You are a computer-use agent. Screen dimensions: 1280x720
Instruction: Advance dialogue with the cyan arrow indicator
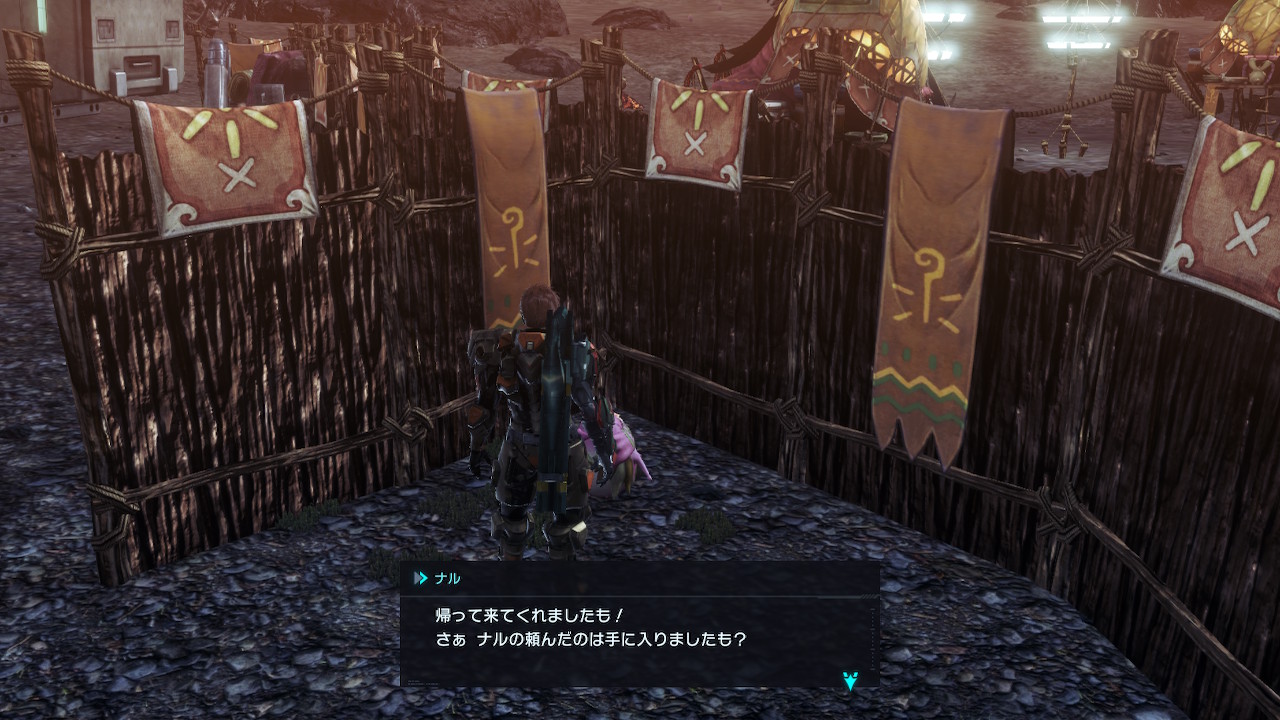pos(850,681)
